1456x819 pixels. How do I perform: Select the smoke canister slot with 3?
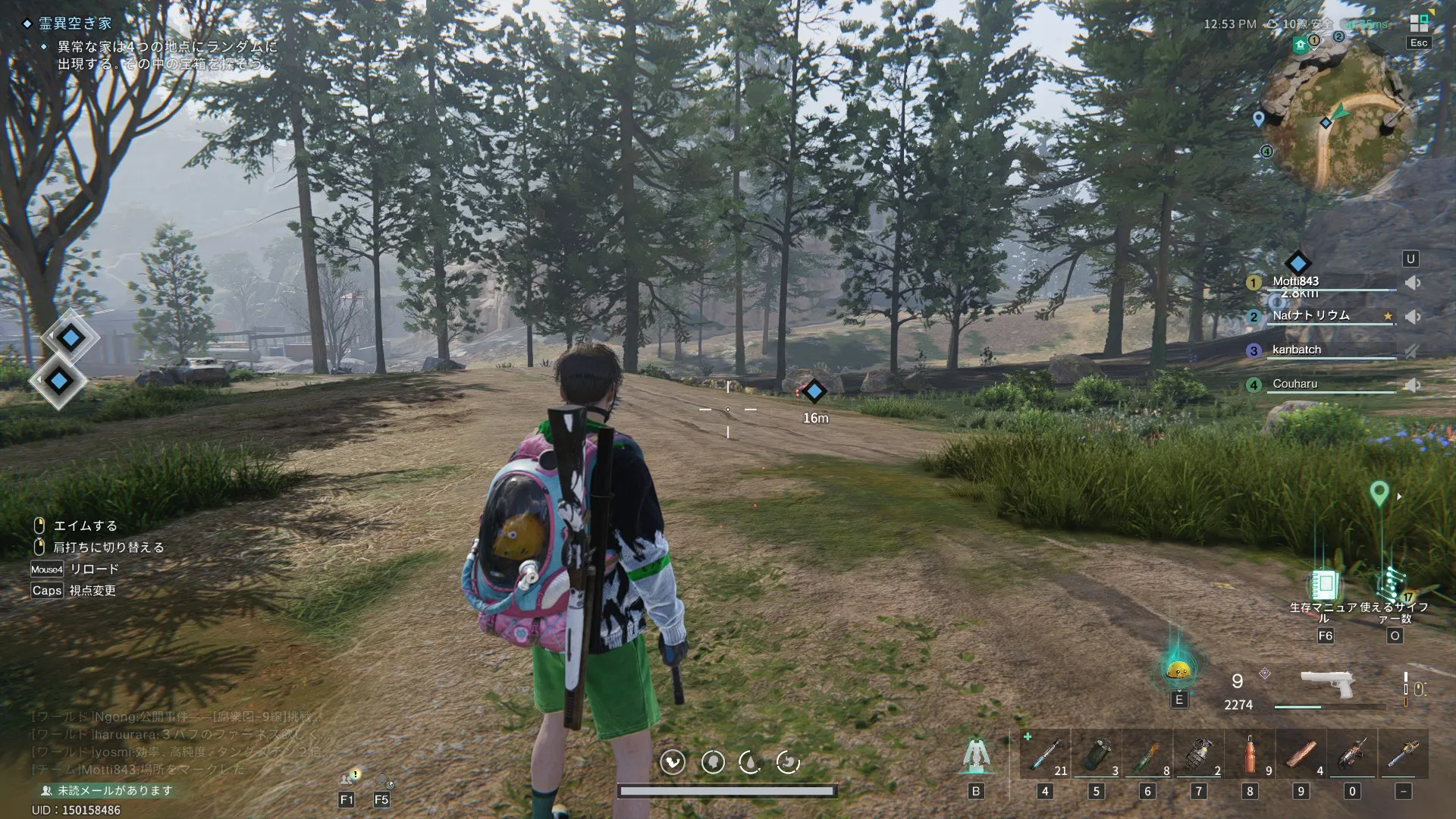1097,755
